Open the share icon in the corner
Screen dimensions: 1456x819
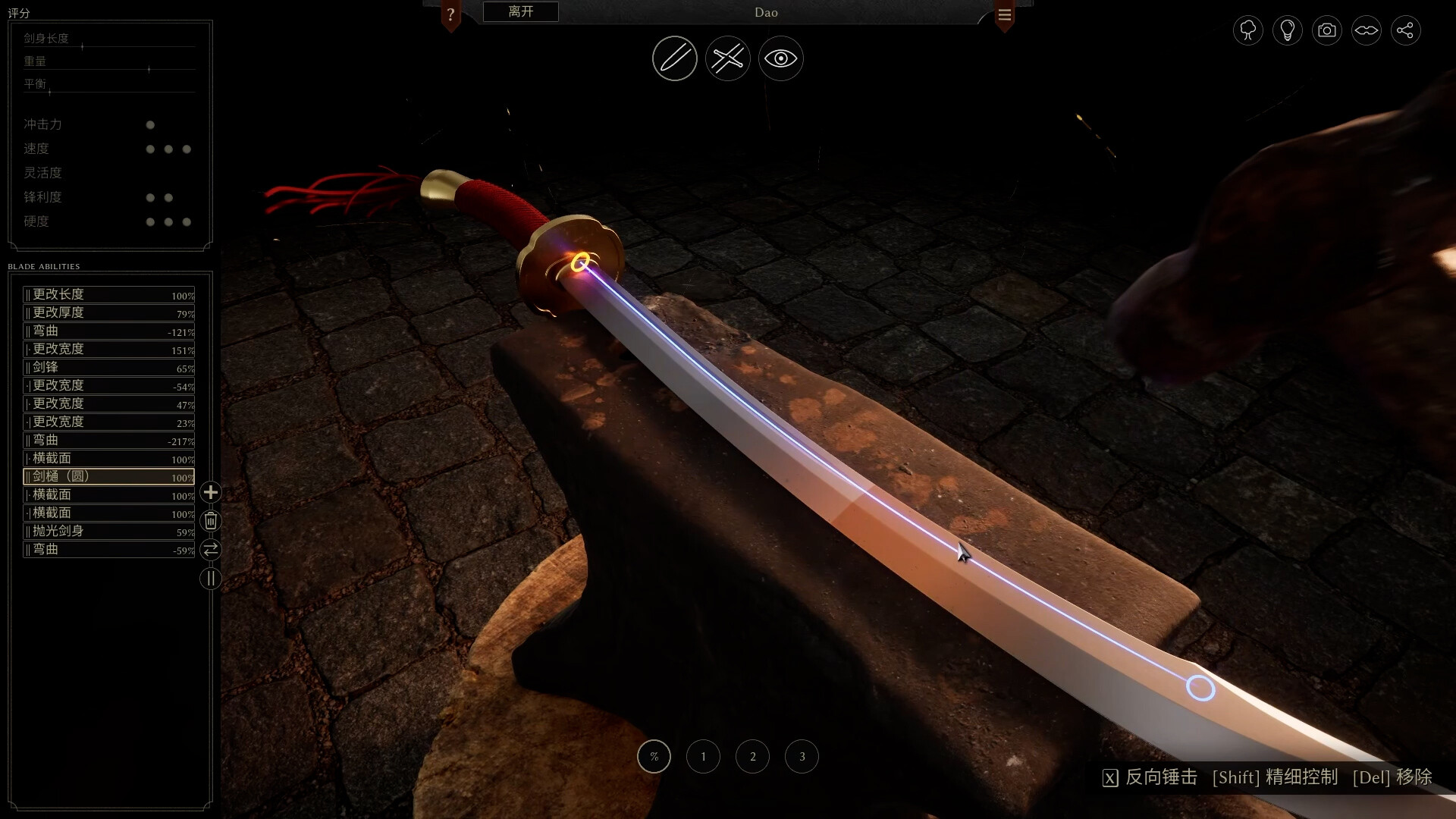click(x=1407, y=30)
